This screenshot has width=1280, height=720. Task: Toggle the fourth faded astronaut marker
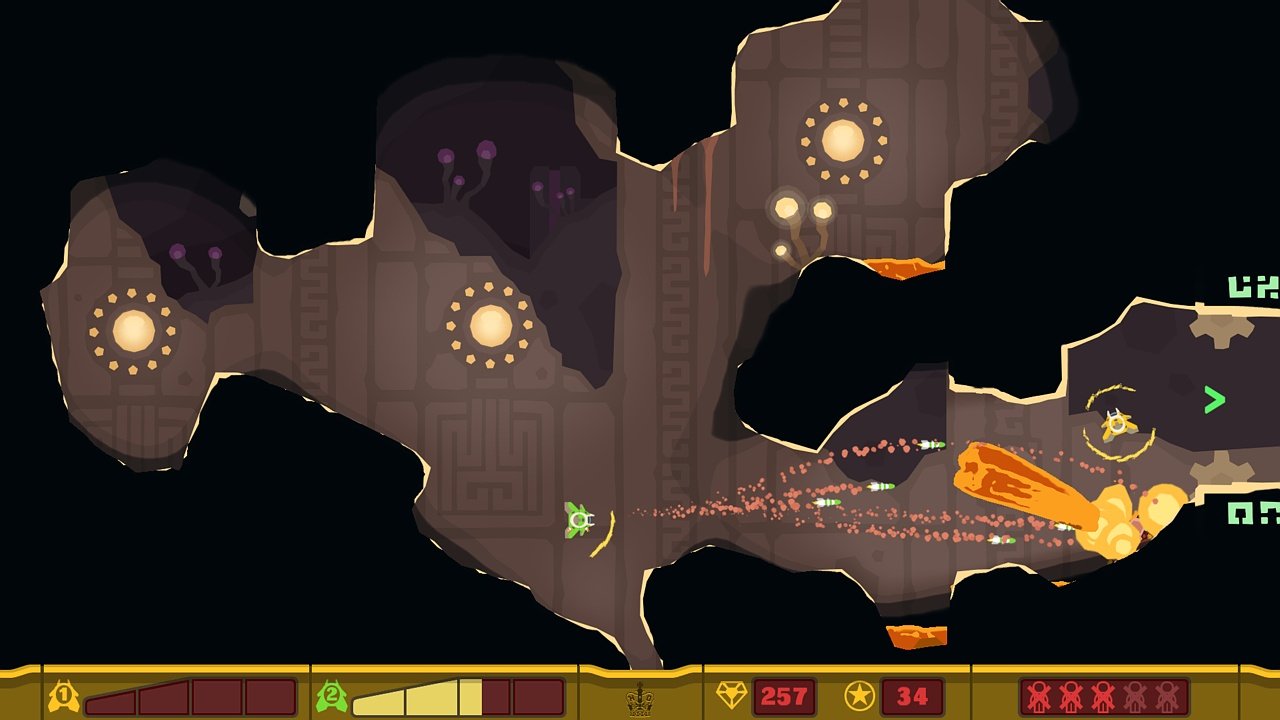(1135, 695)
